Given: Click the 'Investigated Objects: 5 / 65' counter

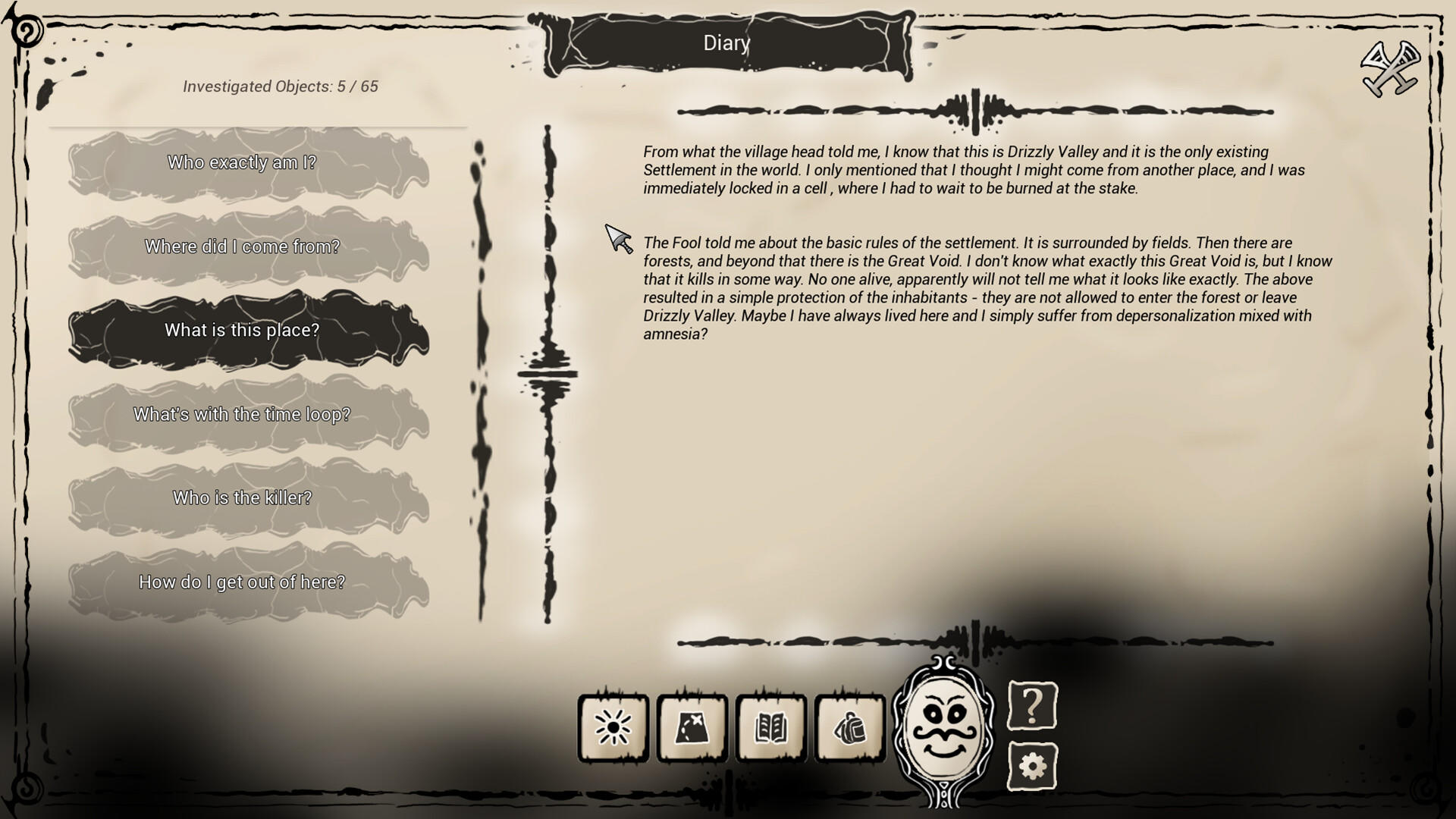Looking at the screenshot, I should click(x=279, y=87).
